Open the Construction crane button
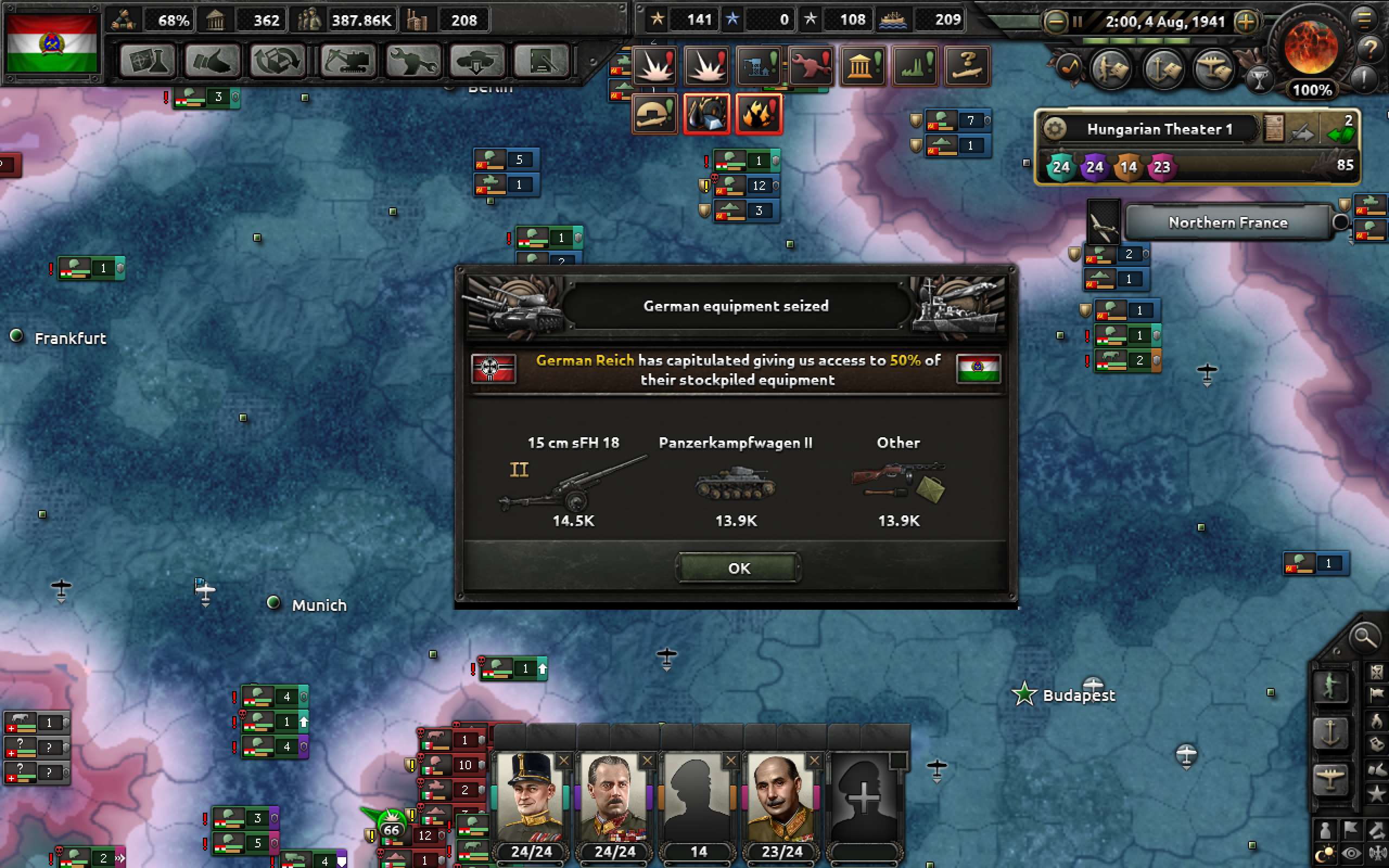 tap(348, 61)
